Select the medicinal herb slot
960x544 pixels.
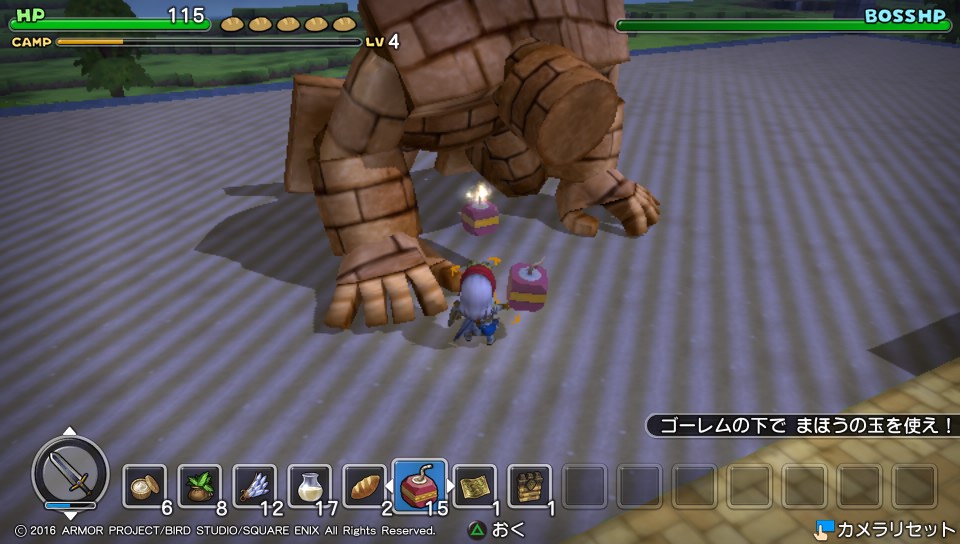[x=200, y=486]
